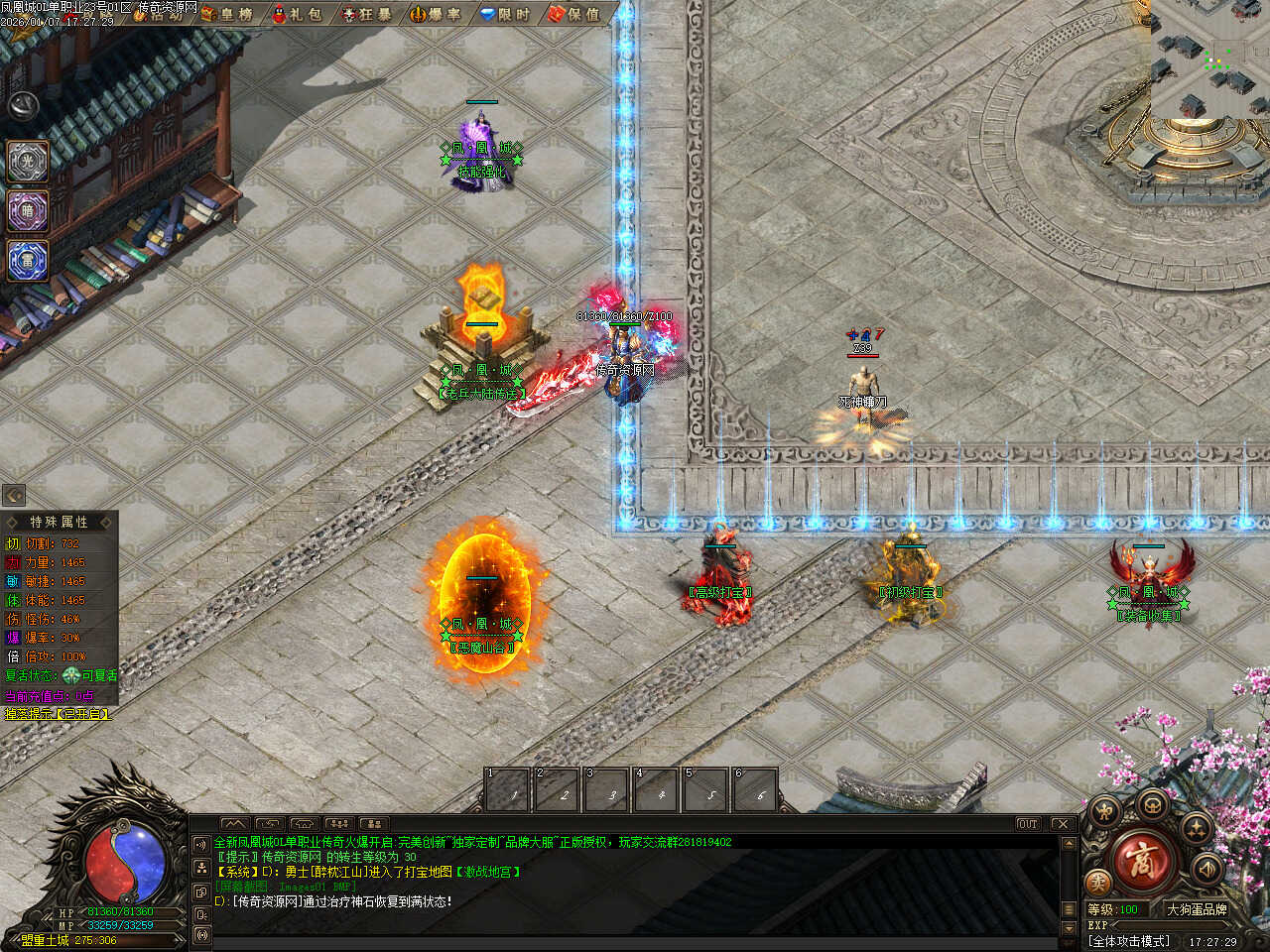Open the 限时 limited-time menu

505,14
